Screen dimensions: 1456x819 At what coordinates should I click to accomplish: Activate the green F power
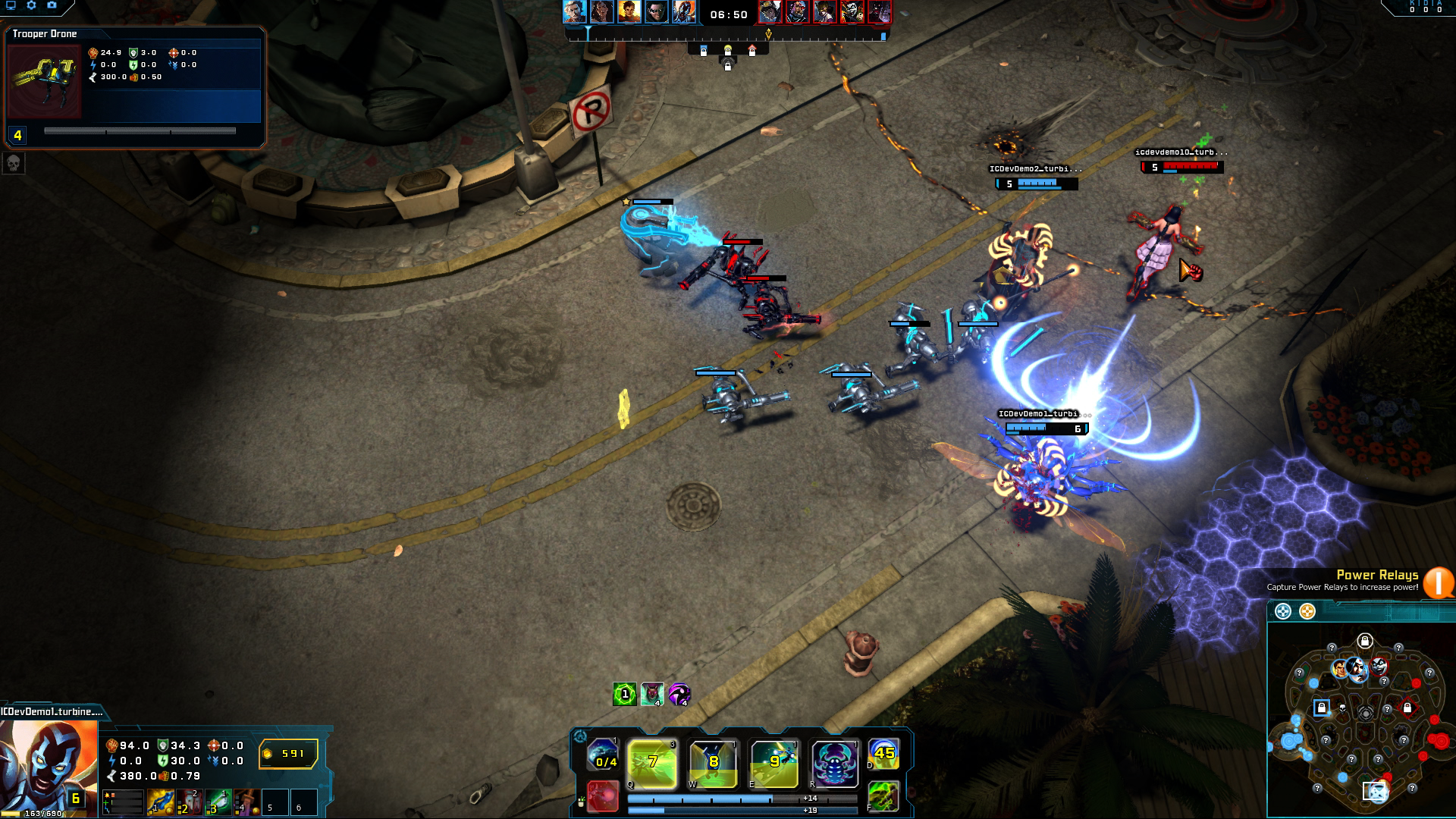(x=883, y=796)
